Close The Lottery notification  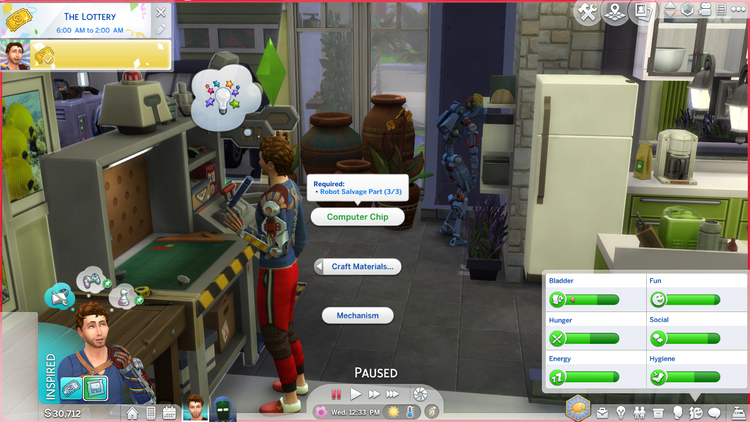(163, 13)
